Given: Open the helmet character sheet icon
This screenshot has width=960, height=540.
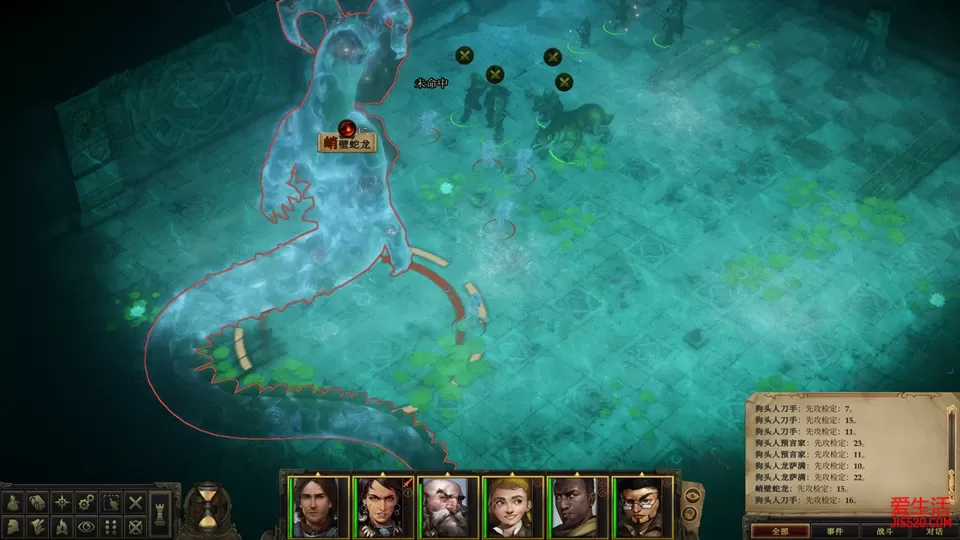Looking at the screenshot, I should (x=14, y=526).
